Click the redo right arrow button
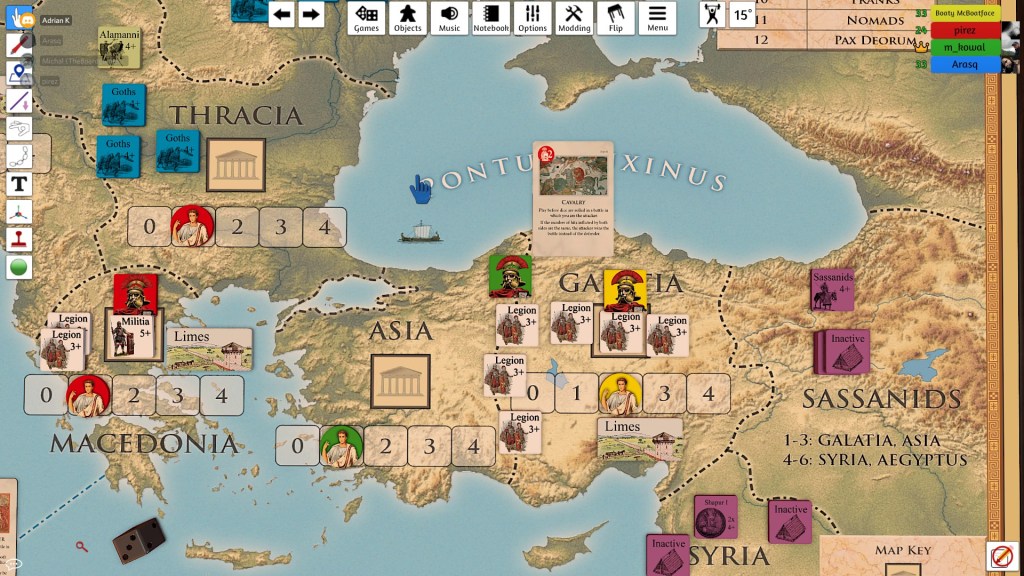 tap(311, 14)
